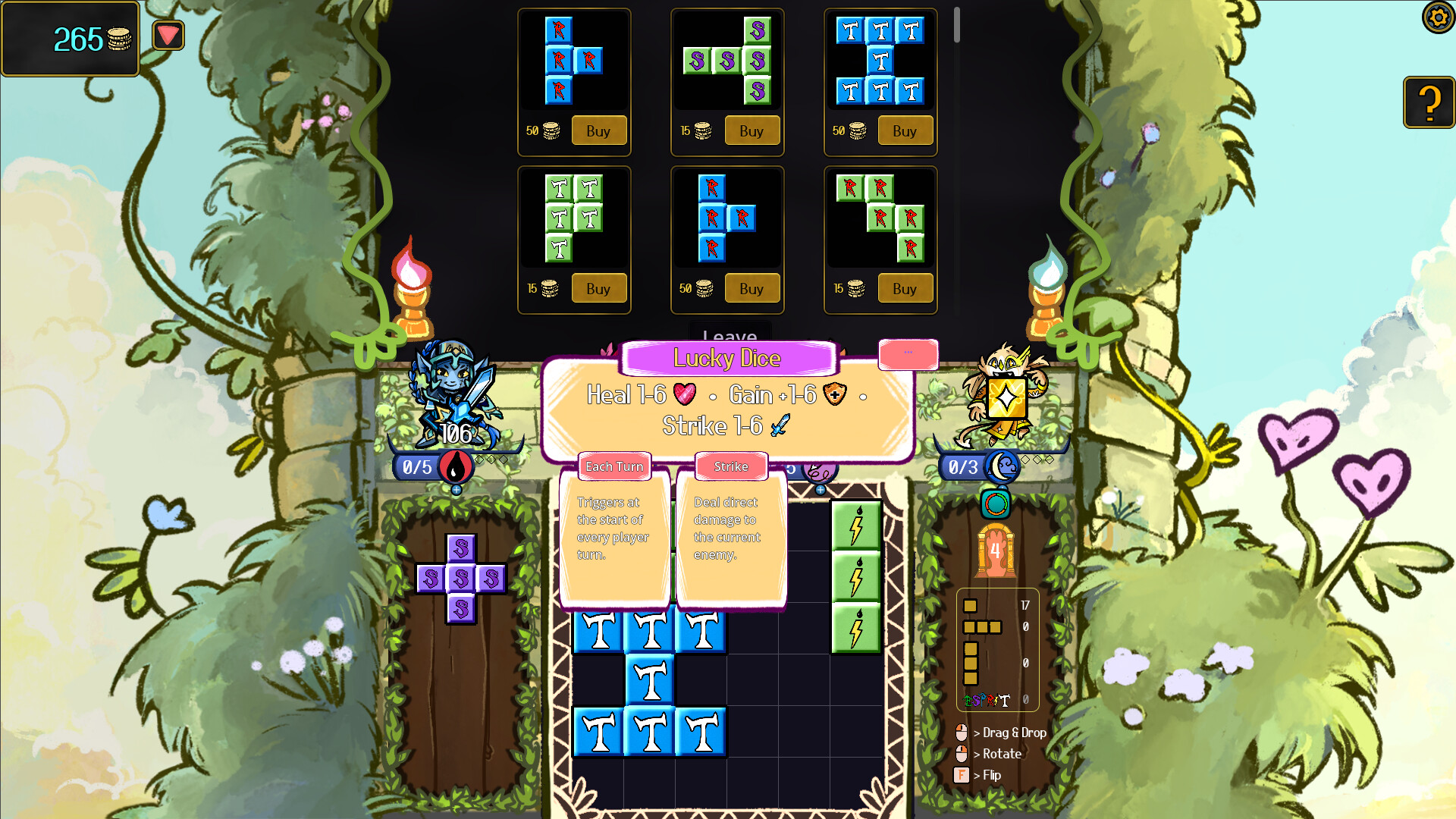
Task: Click the red arrow icon beside the coin counter
Action: pos(168,34)
